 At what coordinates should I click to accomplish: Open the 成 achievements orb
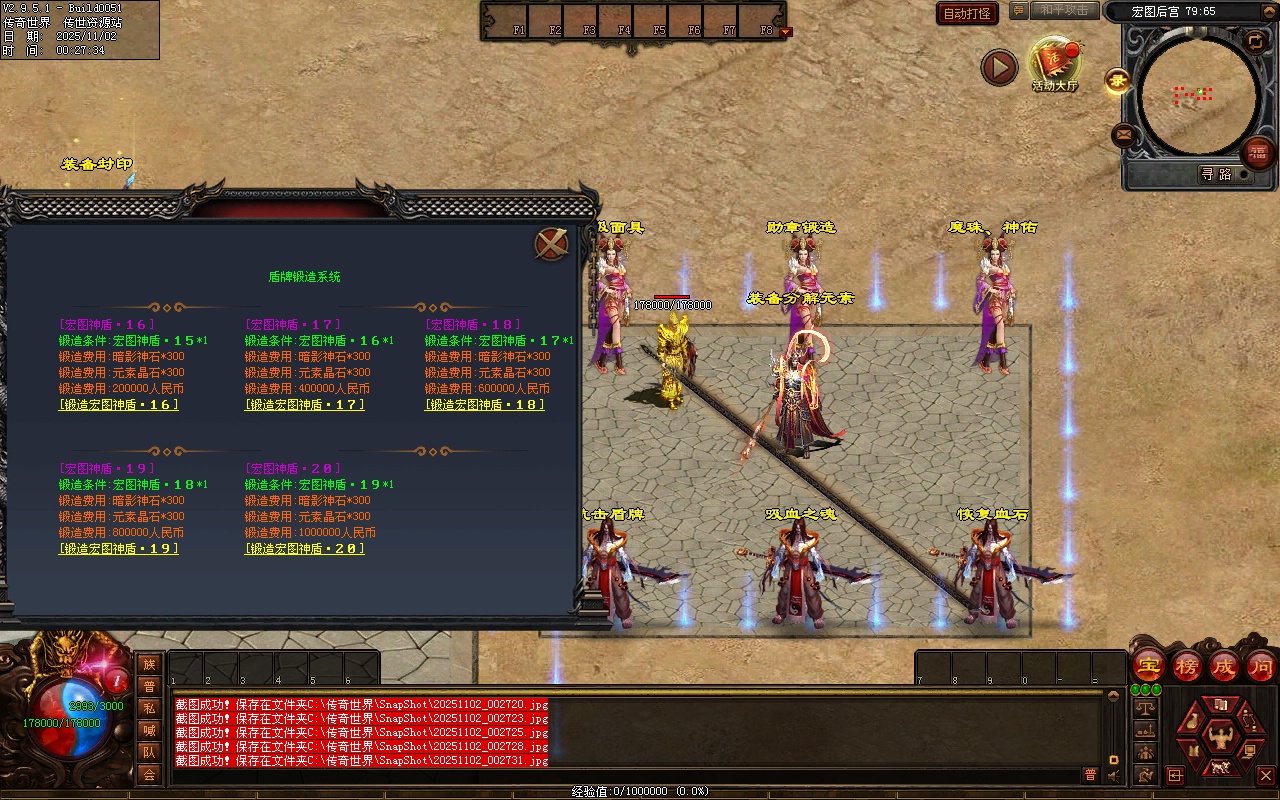(1224, 665)
